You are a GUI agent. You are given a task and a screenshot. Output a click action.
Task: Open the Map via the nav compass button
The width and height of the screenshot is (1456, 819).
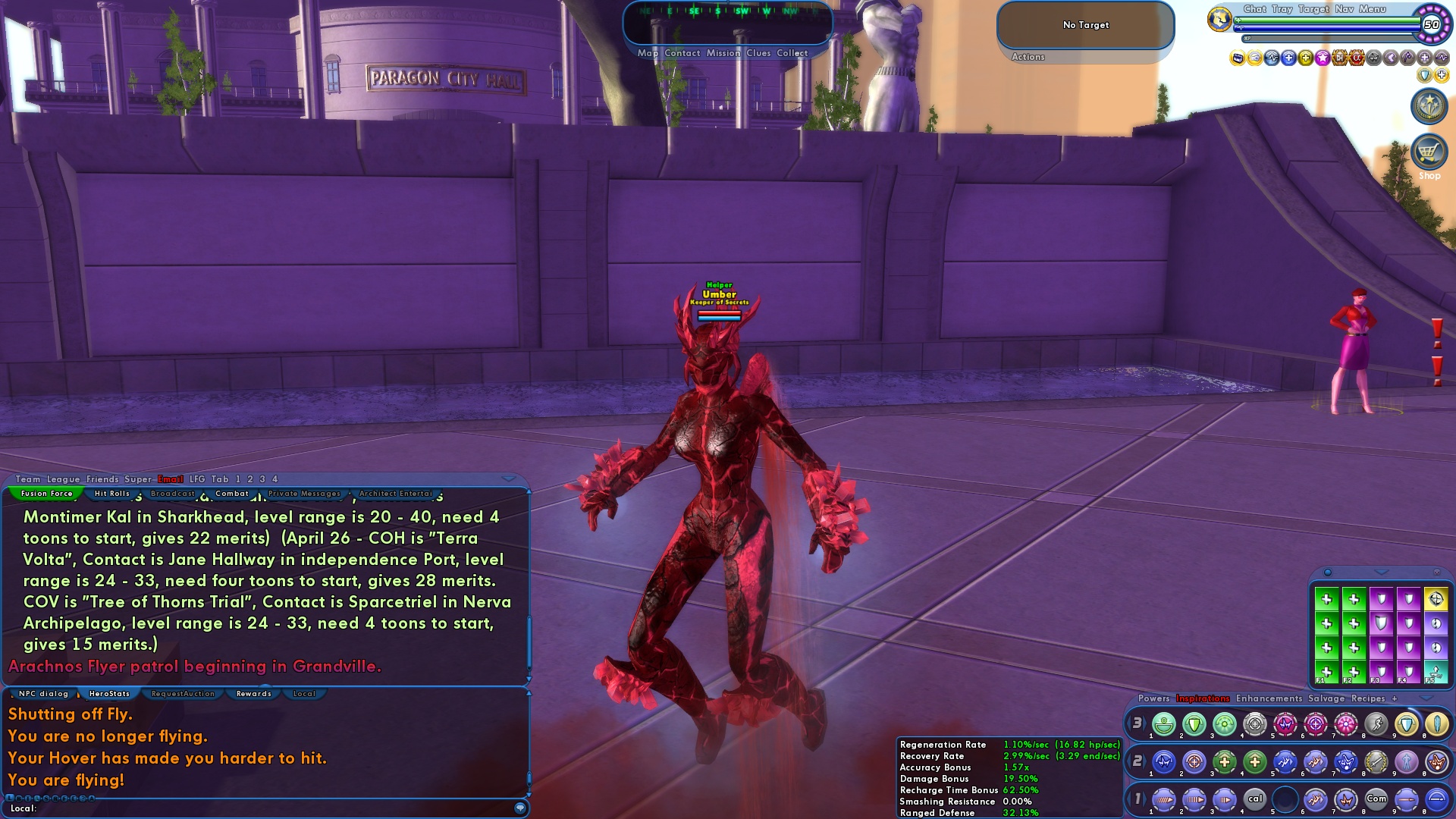pos(648,53)
